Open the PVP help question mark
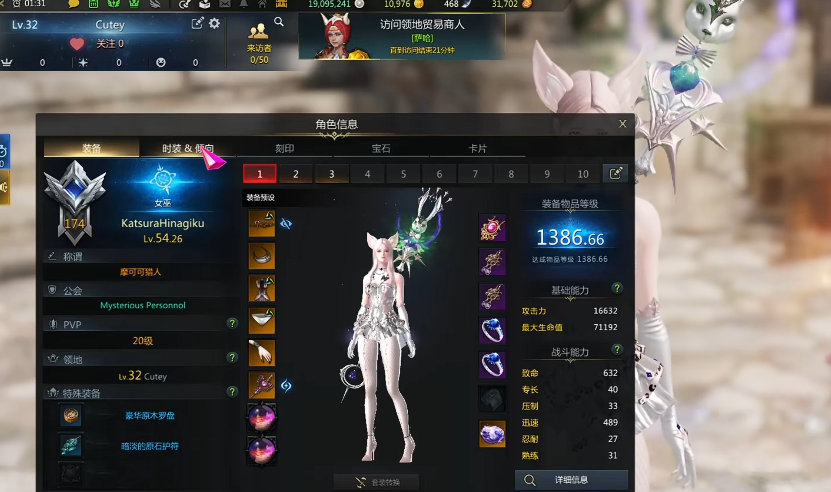Image resolution: width=831 pixels, height=492 pixels. pos(232,323)
